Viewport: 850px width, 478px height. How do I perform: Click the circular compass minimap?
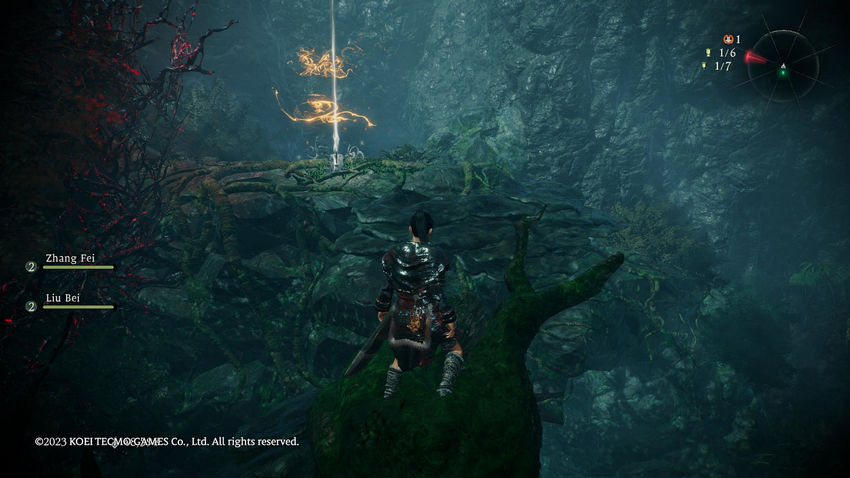pyautogui.click(x=783, y=66)
